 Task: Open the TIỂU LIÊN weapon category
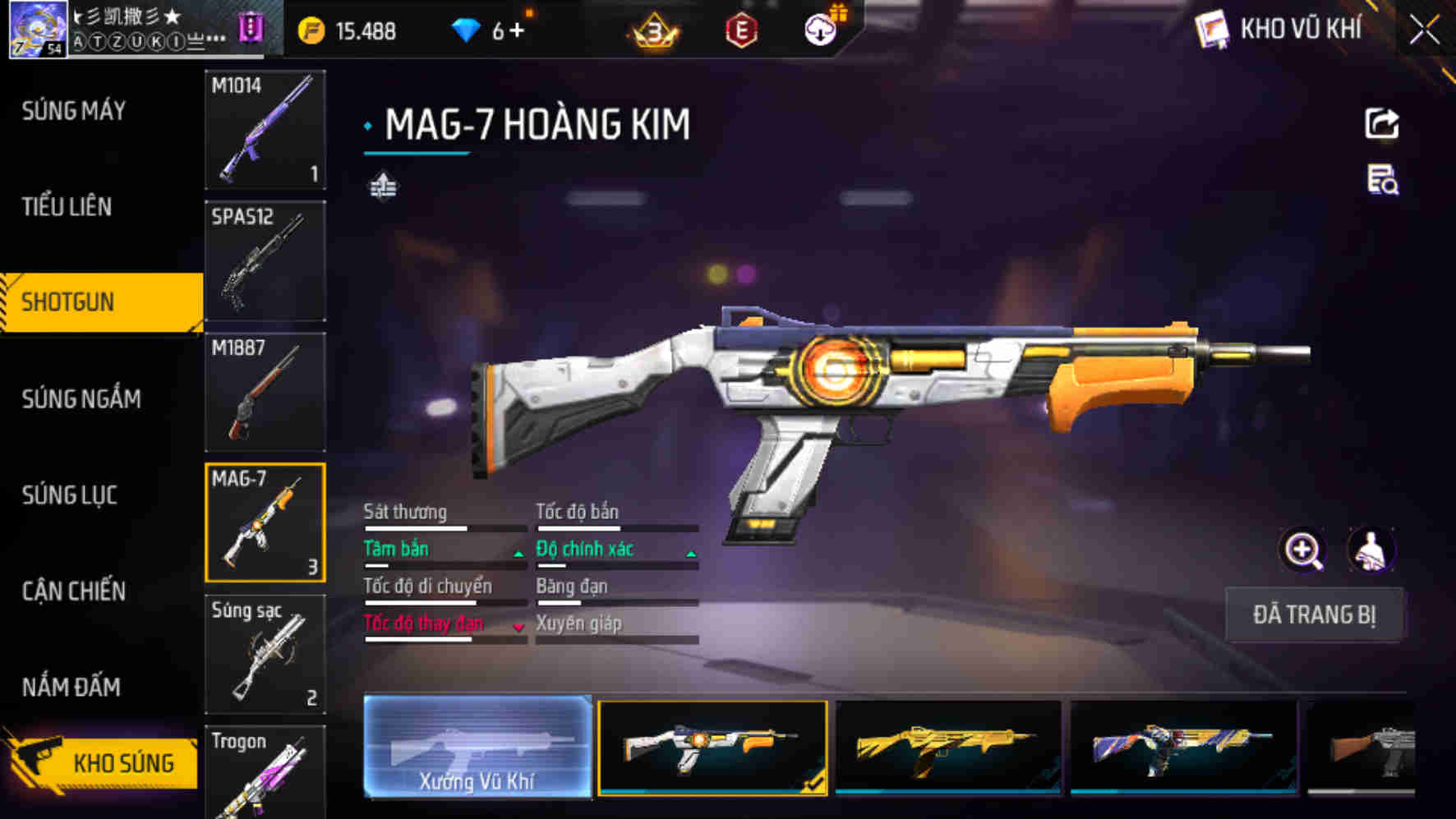click(x=67, y=207)
